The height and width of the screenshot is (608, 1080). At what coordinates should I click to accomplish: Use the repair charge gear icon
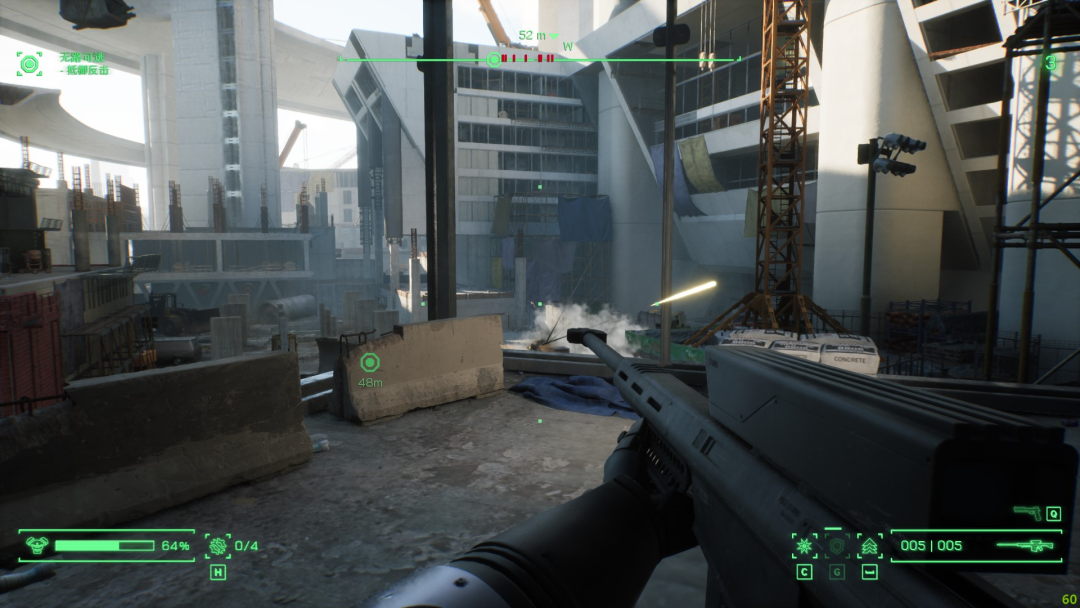click(x=217, y=546)
